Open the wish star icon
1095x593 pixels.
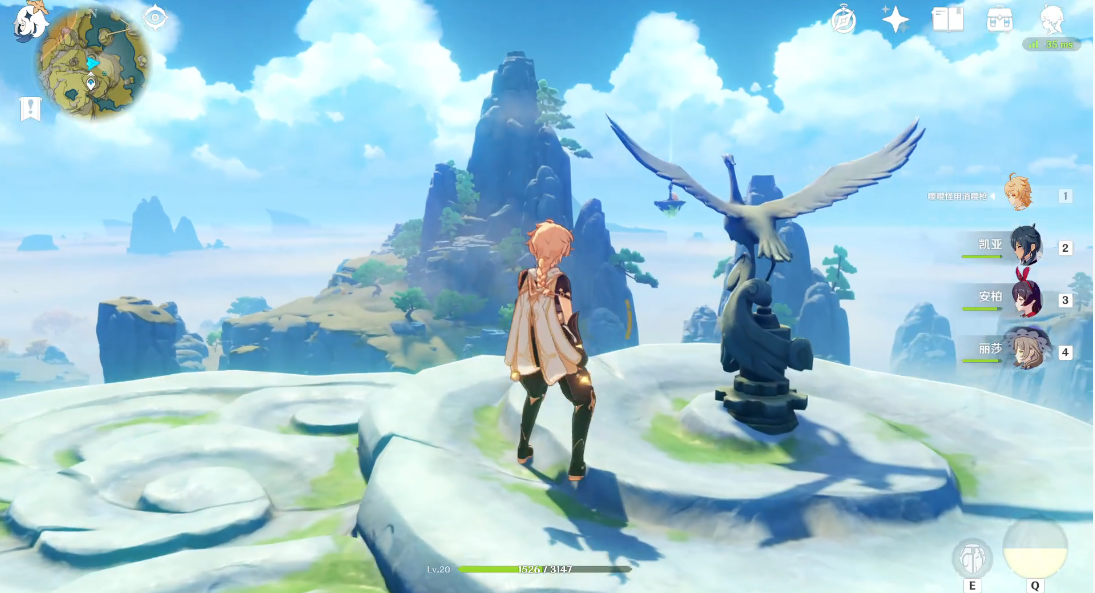tap(895, 19)
